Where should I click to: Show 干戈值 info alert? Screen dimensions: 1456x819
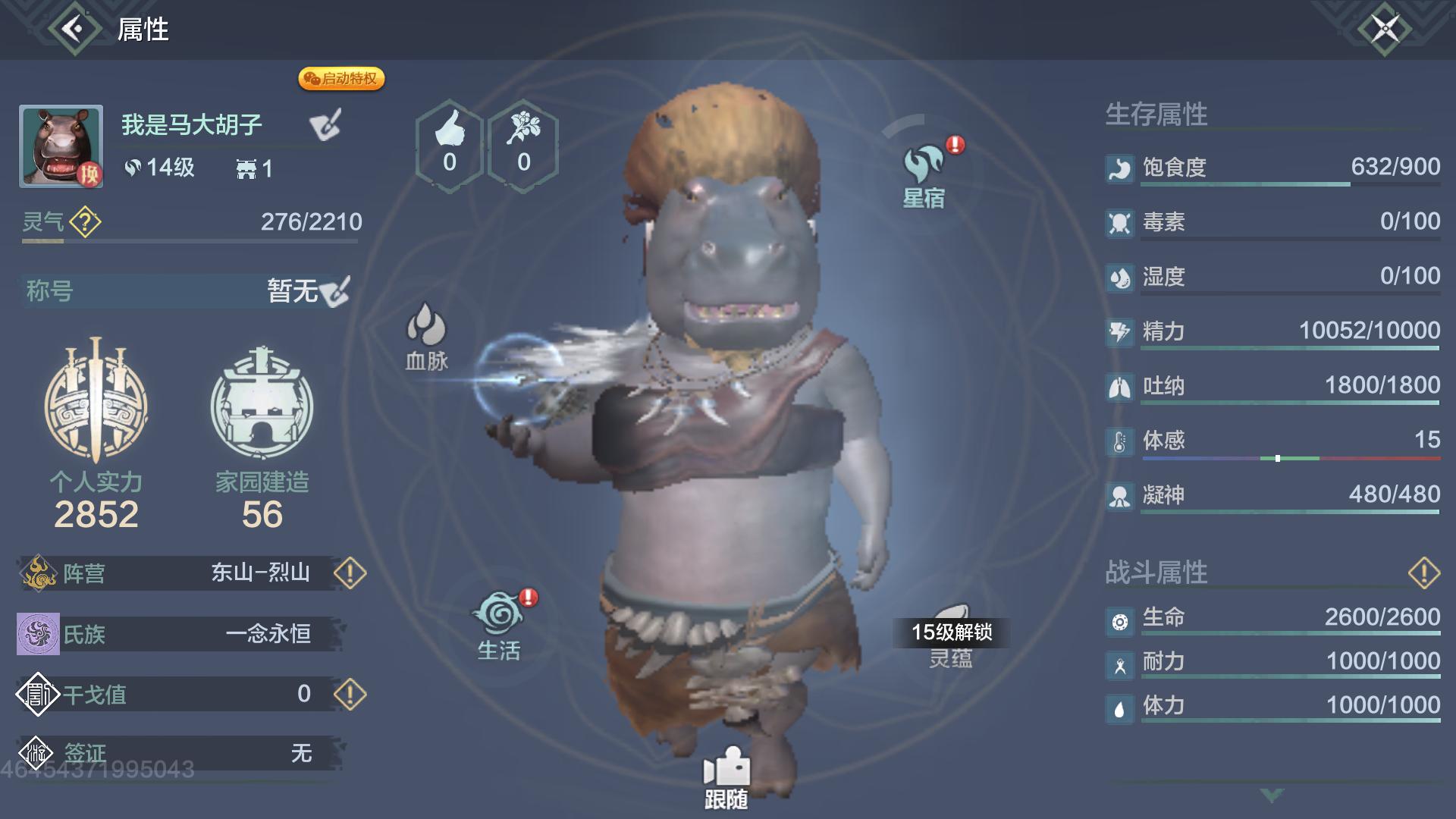coord(350,694)
